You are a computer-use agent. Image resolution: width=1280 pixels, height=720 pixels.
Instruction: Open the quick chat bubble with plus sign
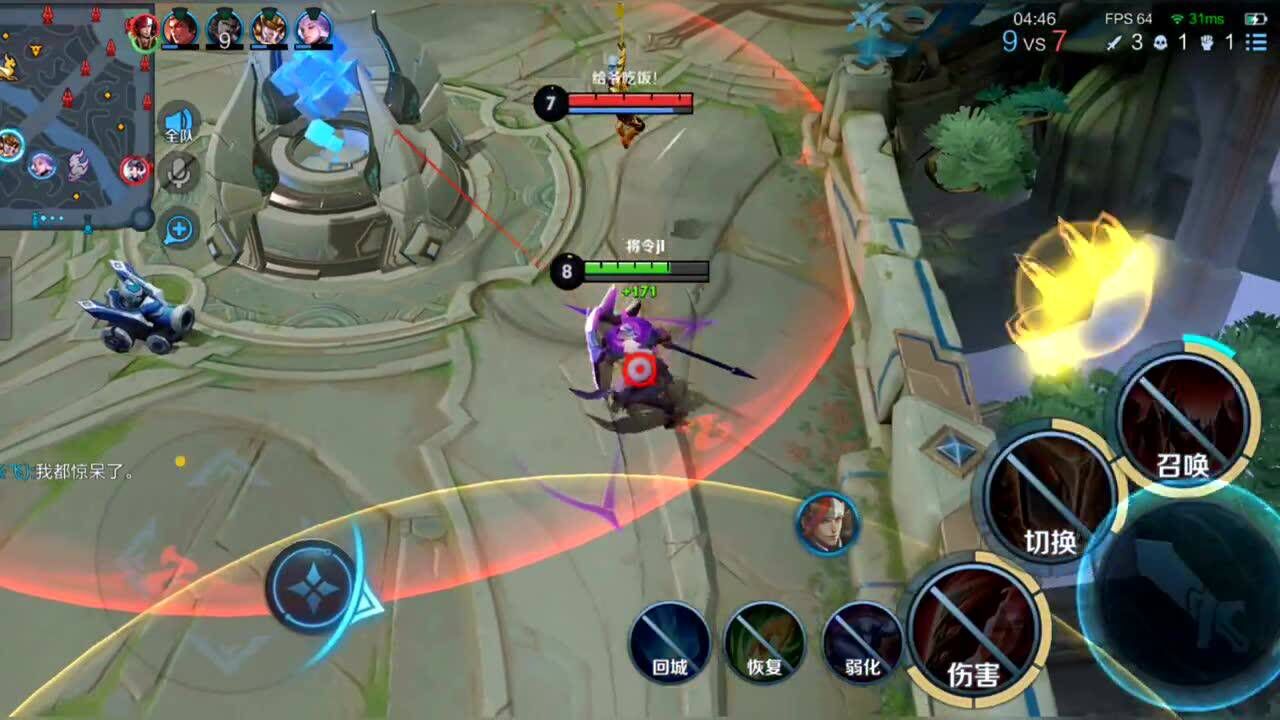(x=179, y=229)
